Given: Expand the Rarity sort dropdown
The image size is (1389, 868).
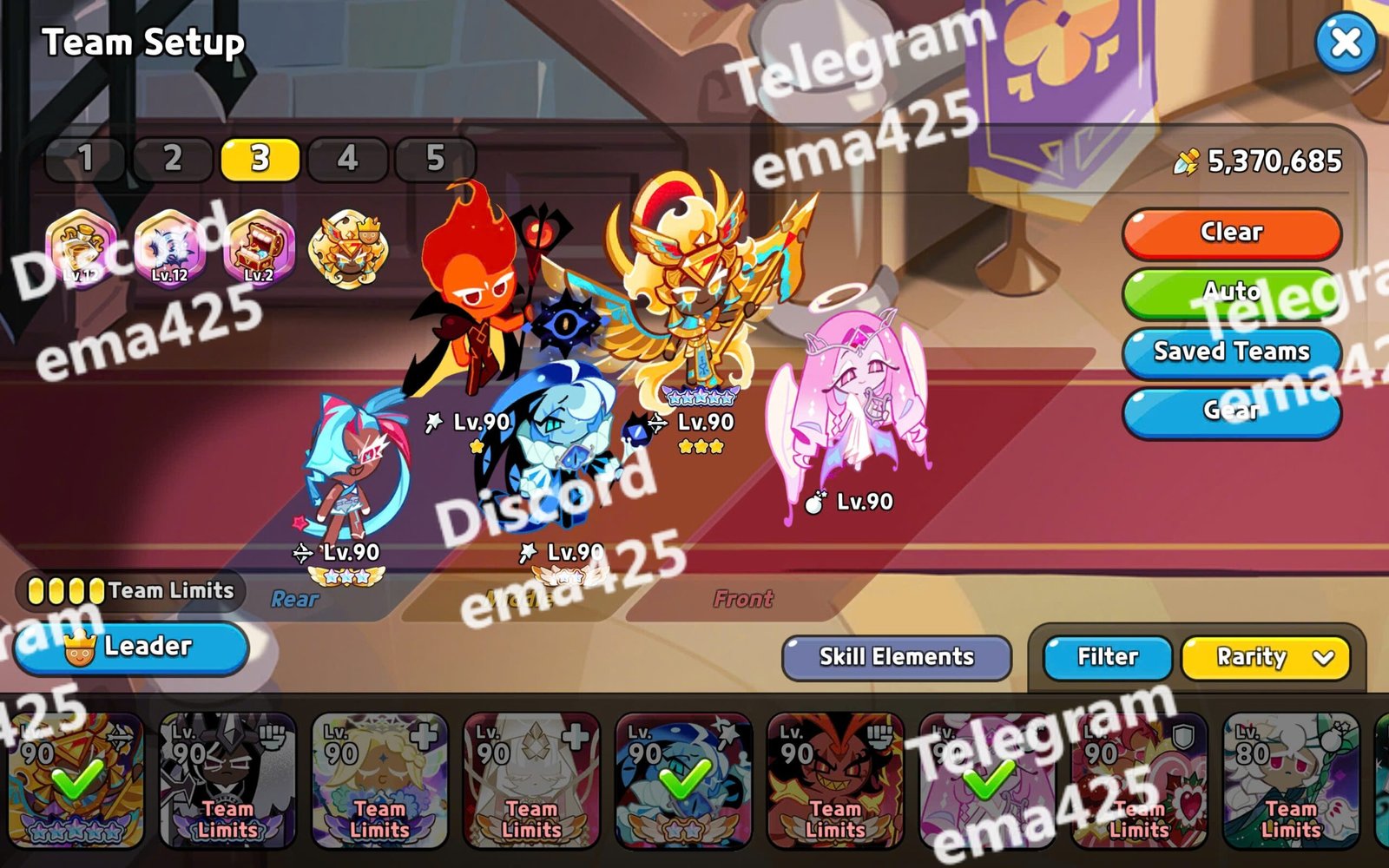Looking at the screenshot, I should (1265, 657).
